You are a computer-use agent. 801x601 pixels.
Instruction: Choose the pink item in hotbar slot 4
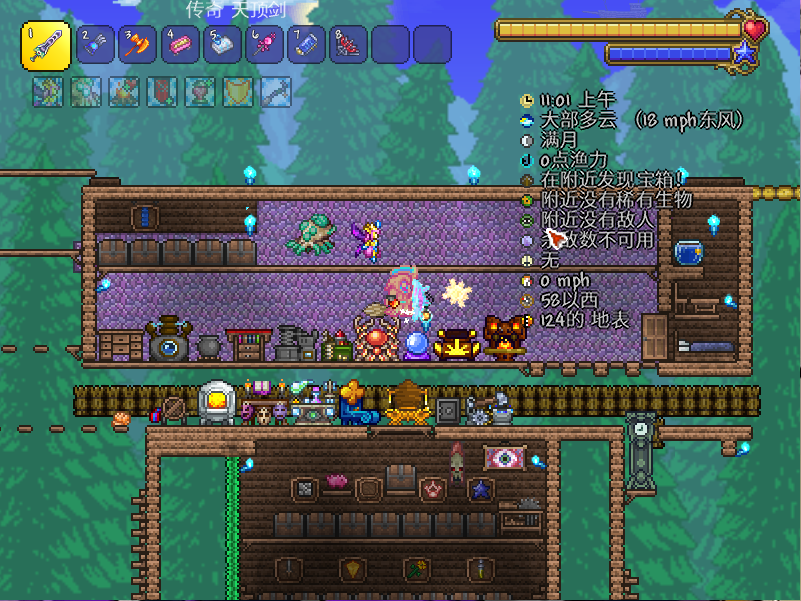pos(180,45)
